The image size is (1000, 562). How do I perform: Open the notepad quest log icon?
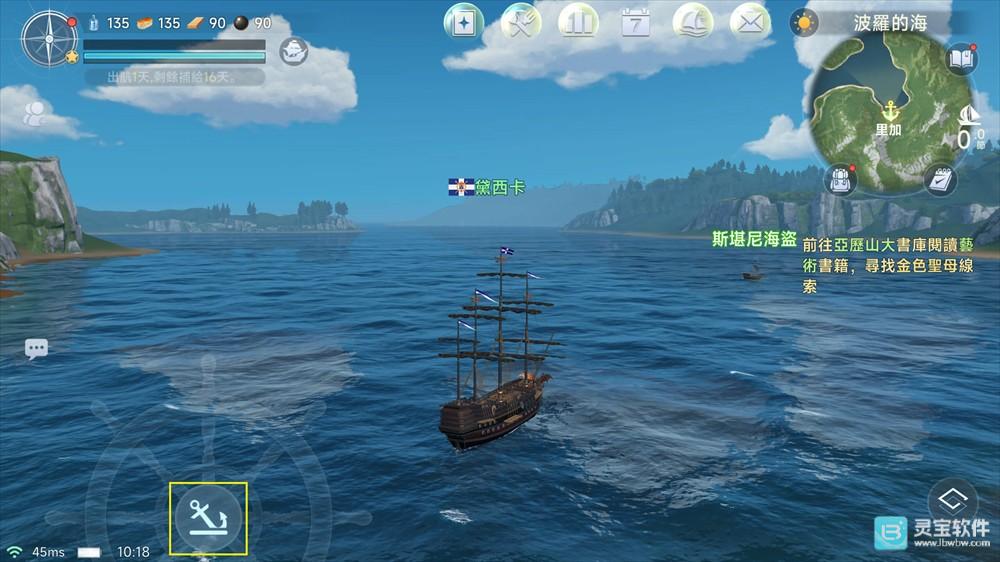pos(939,180)
